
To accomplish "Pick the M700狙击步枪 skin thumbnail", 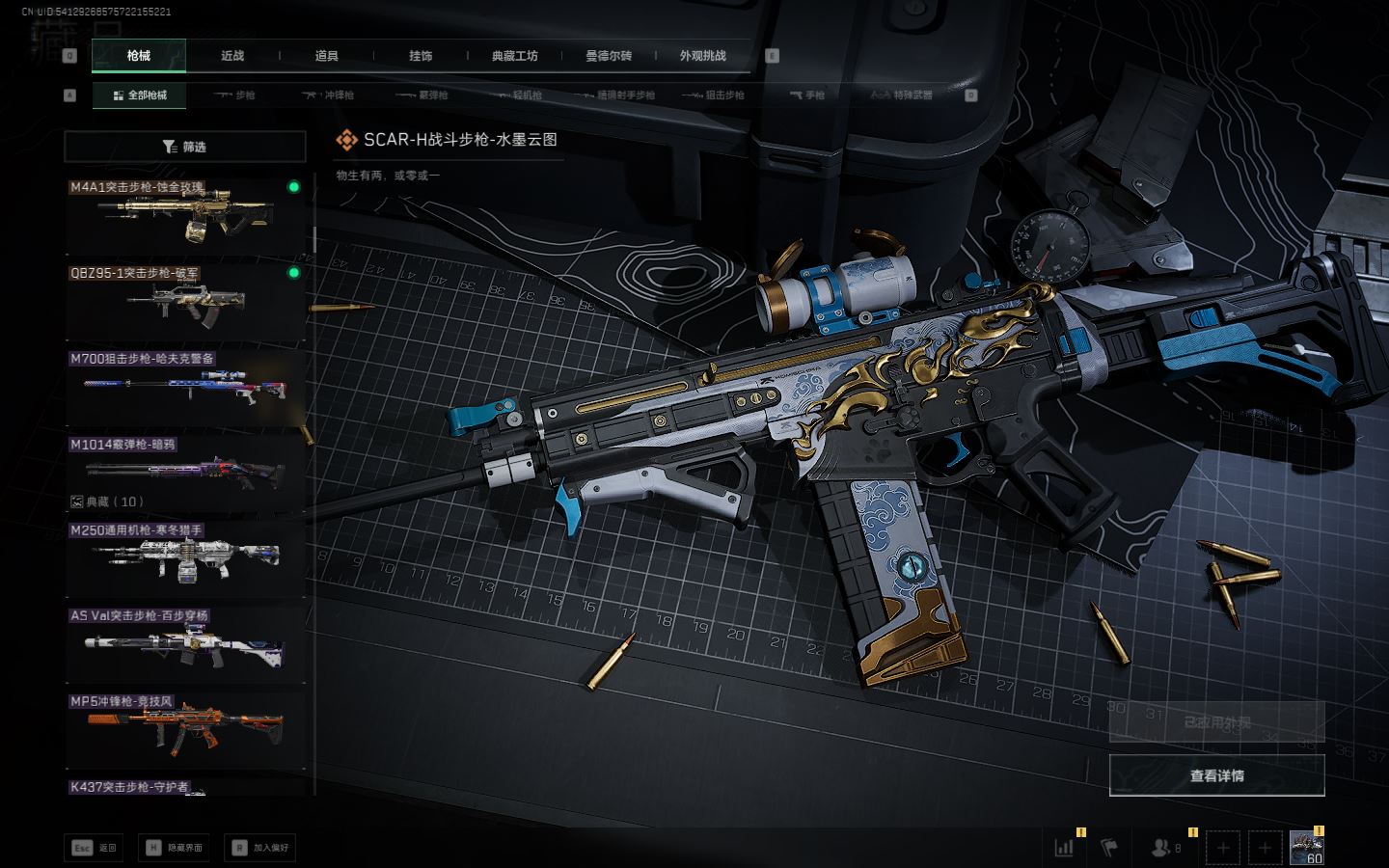I will pos(184,389).
